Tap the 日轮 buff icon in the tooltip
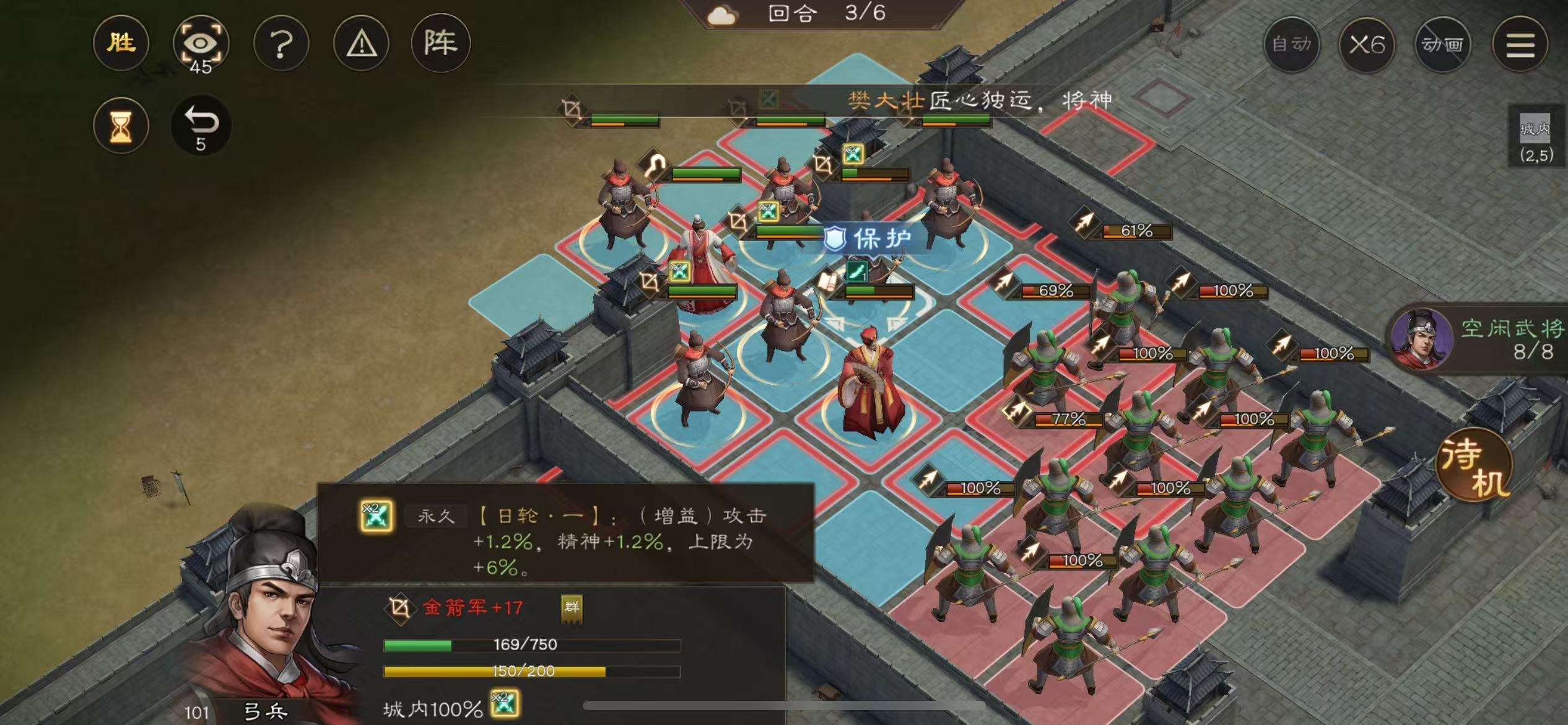Image resolution: width=1568 pixels, height=725 pixels. click(x=377, y=516)
